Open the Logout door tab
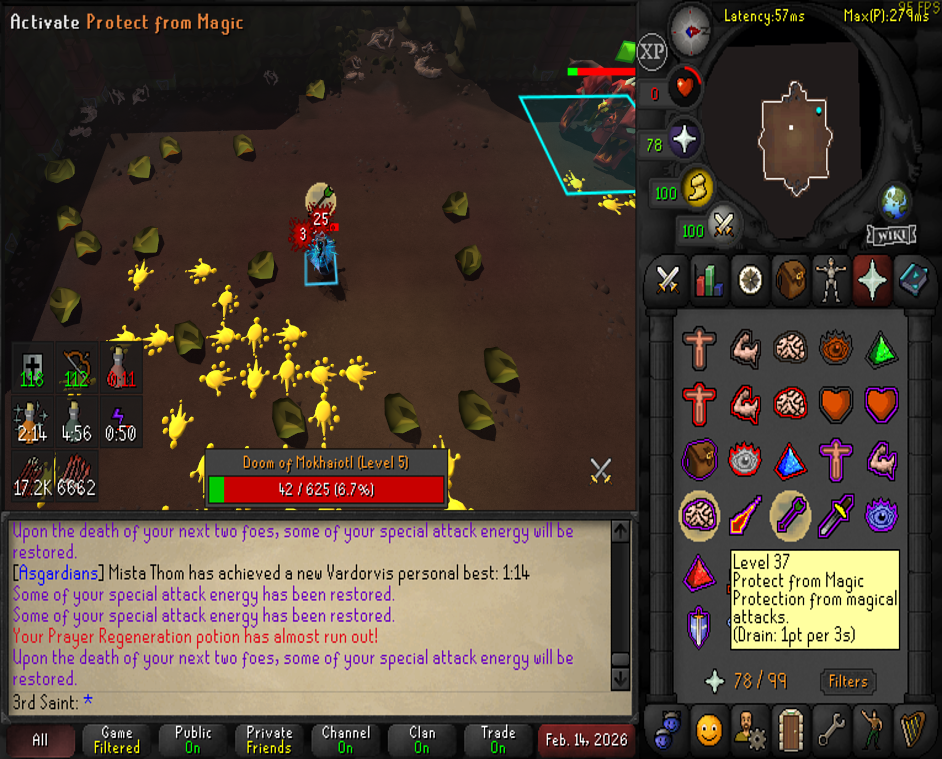The width and height of the screenshot is (942, 759). 790,730
